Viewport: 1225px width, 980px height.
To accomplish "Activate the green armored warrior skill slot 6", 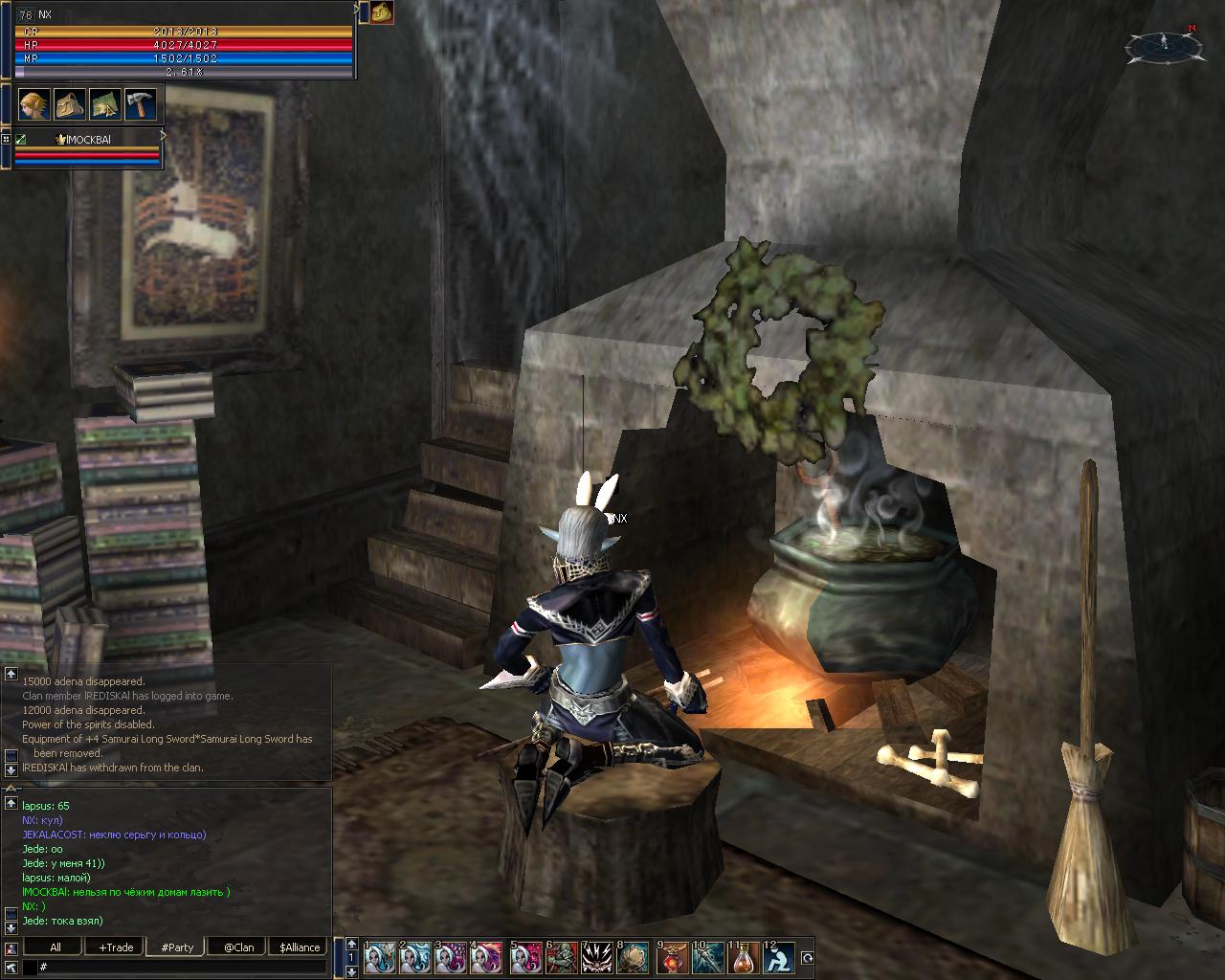I will [561, 958].
